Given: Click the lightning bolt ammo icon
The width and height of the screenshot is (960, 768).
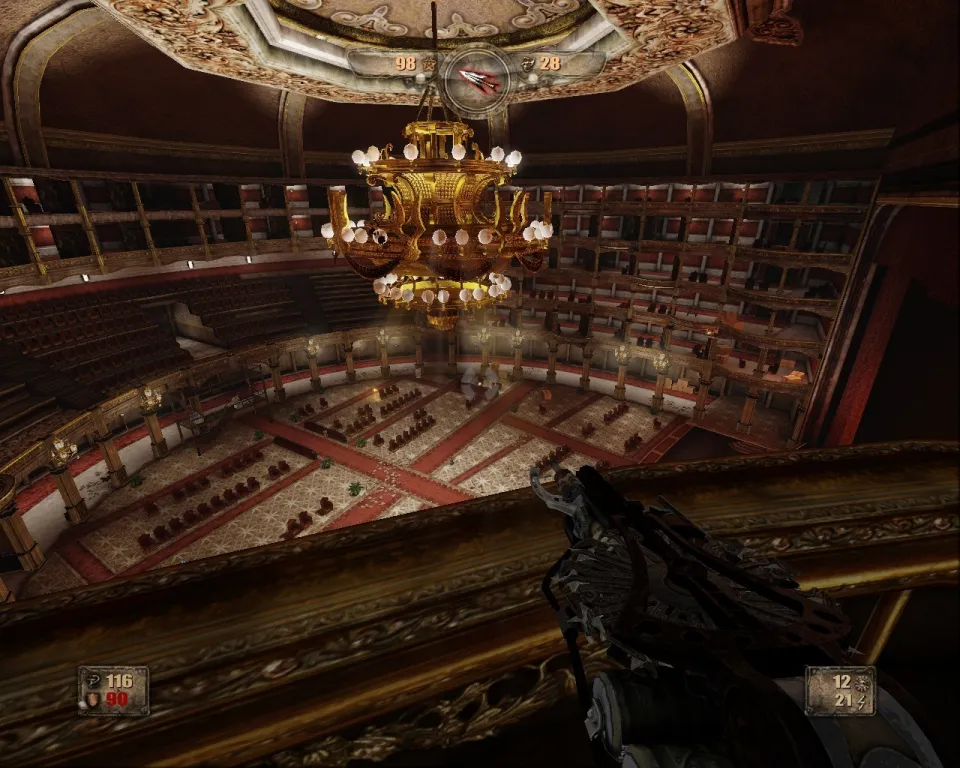Looking at the screenshot, I should (x=861, y=700).
